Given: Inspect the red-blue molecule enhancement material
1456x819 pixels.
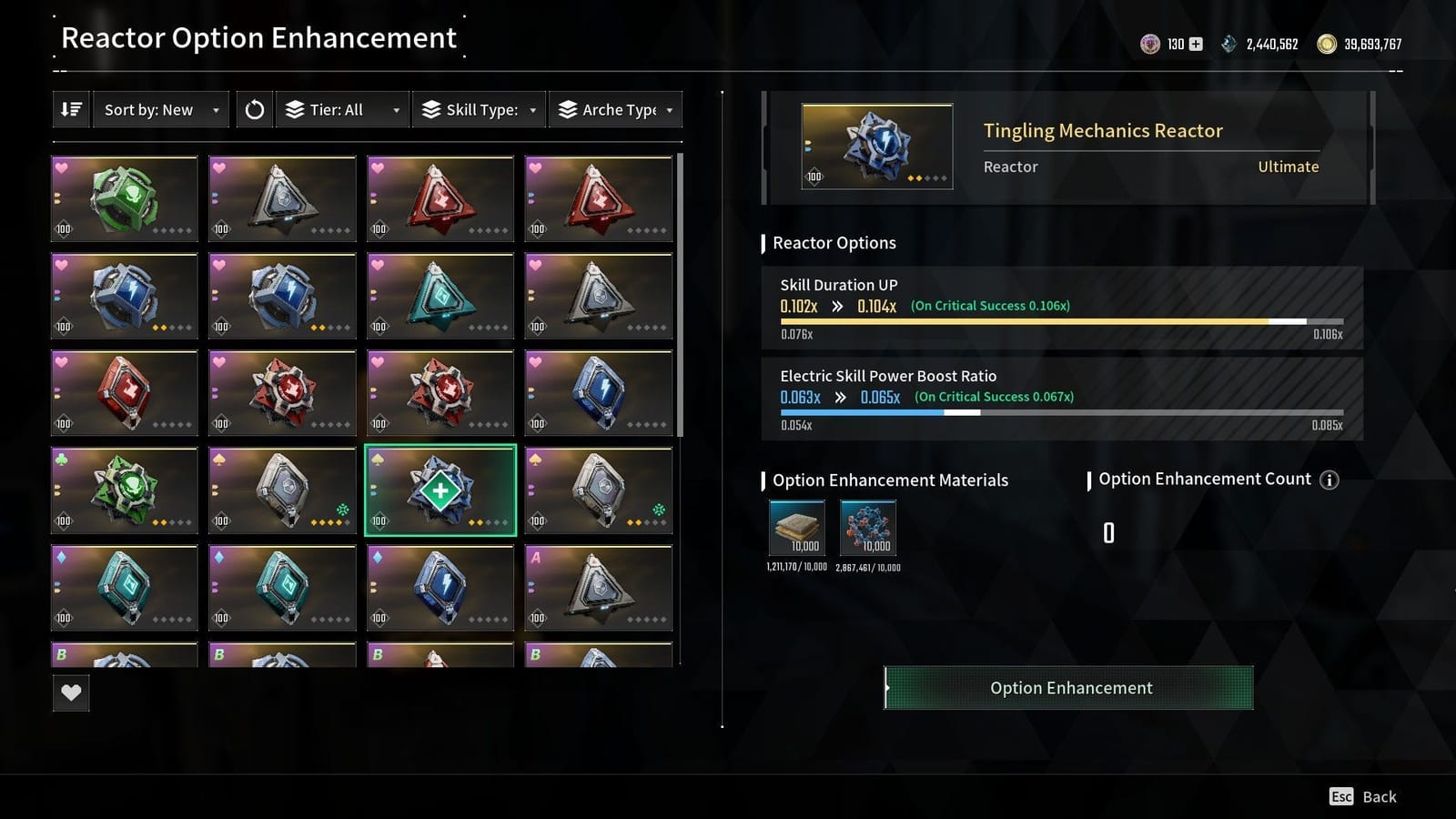Looking at the screenshot, I should 868,528.
